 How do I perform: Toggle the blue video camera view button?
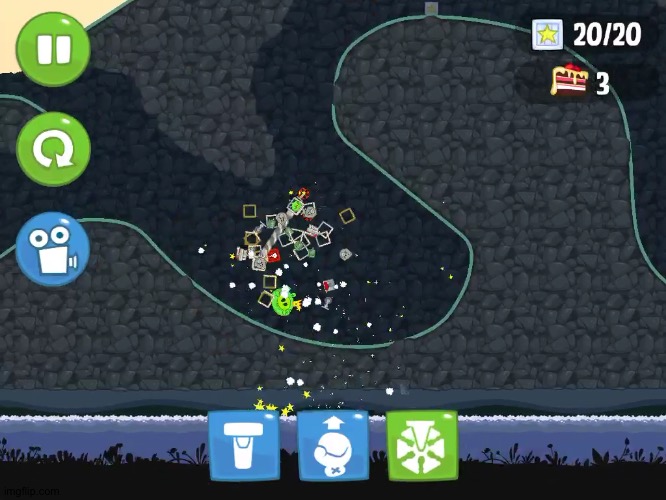click(53, 249)
